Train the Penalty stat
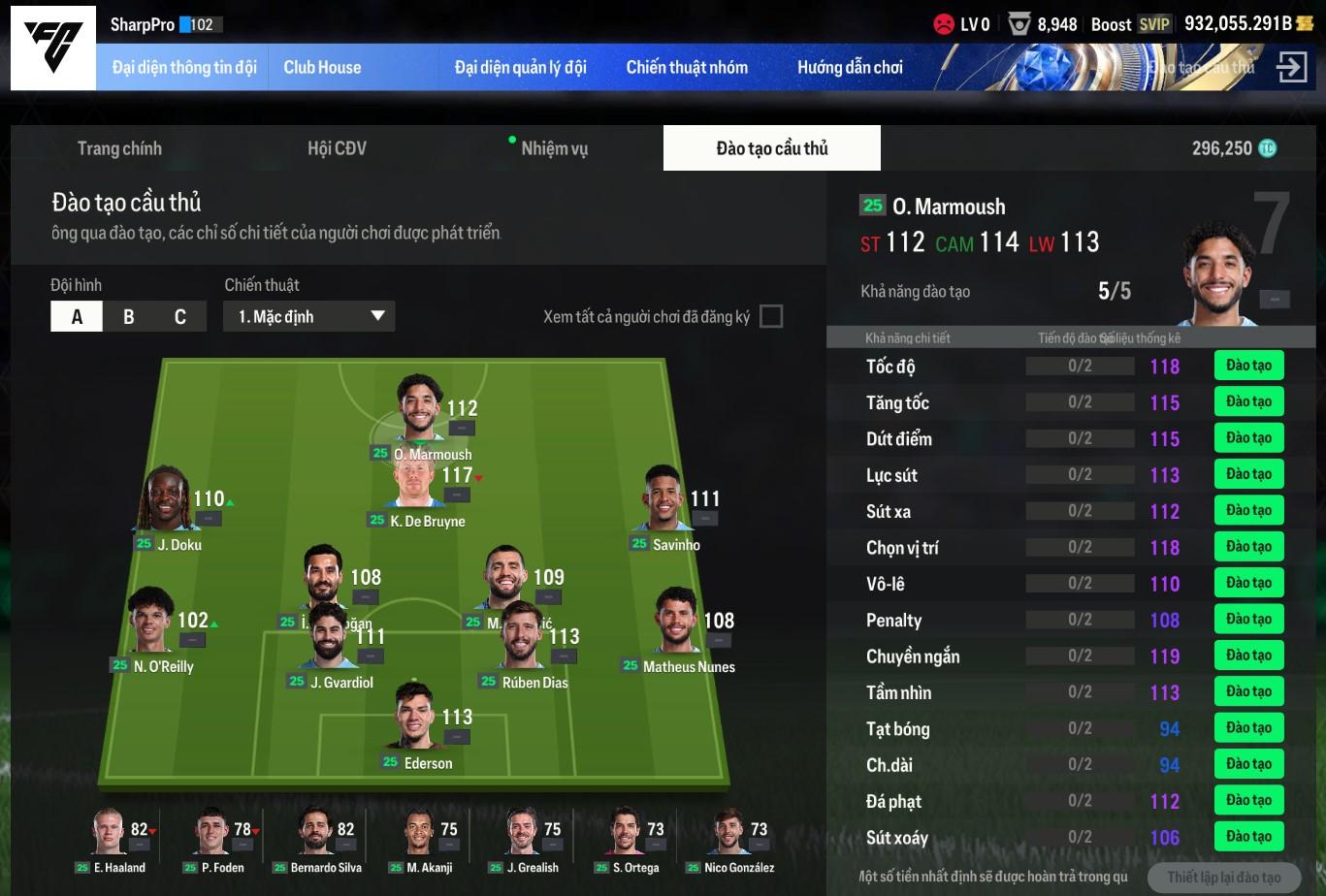Screen dimensions: 1326x896 [1248, 620]
